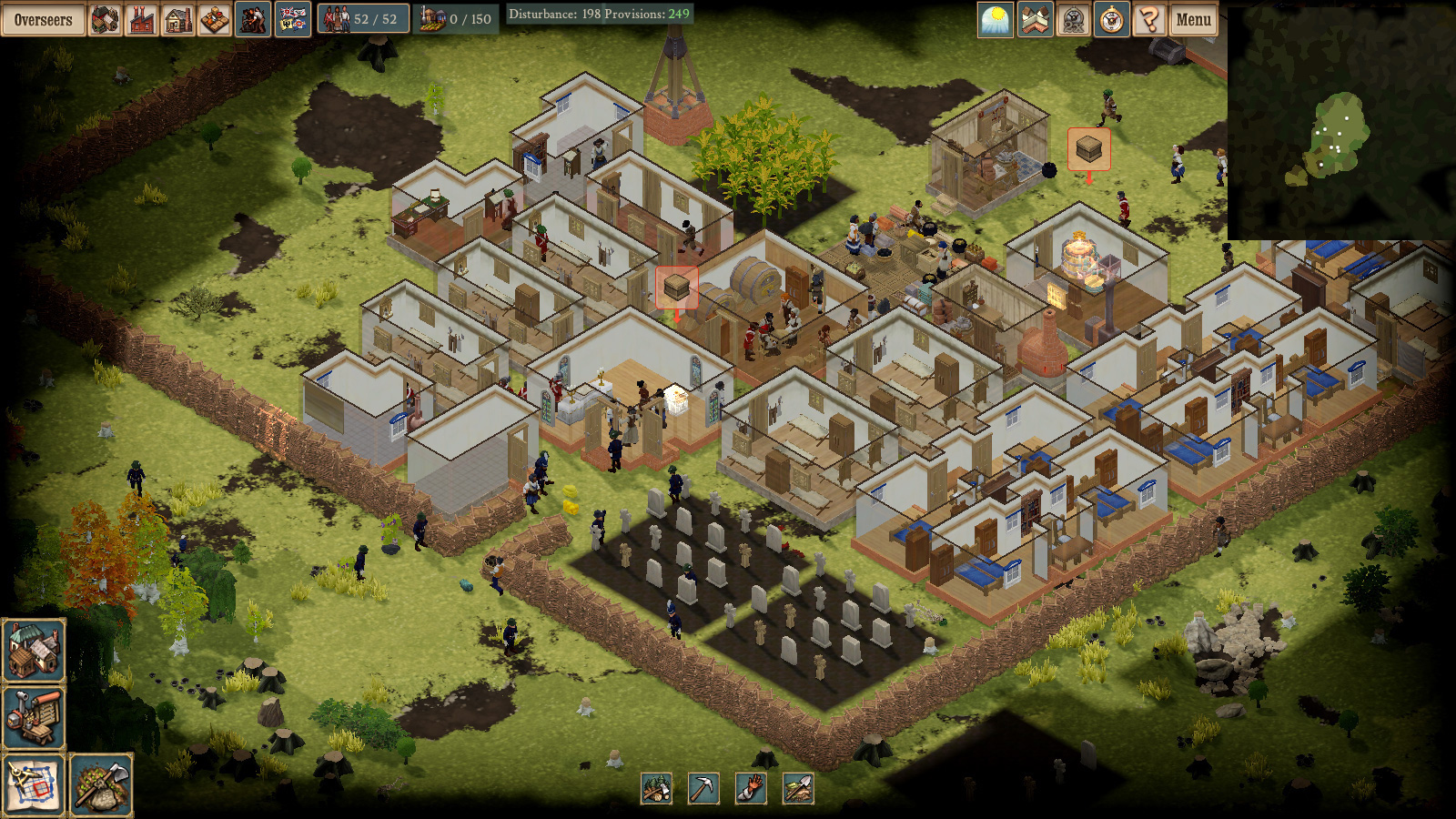The width and height of the screenshot is (1456, 819).
Task: Open the food tray icon
Action: pos(214,19)
